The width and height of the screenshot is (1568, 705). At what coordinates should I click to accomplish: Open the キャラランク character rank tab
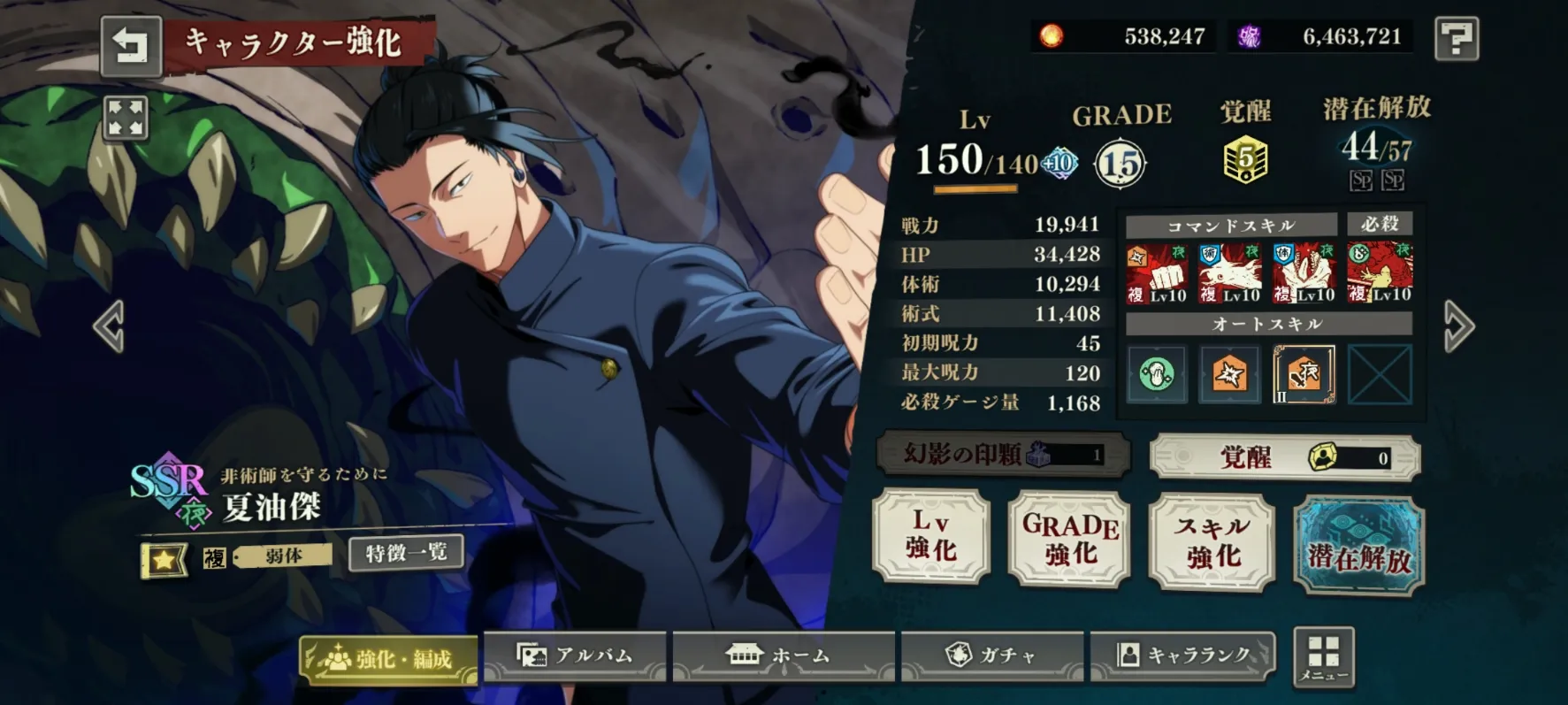[x=1182, y=655]
